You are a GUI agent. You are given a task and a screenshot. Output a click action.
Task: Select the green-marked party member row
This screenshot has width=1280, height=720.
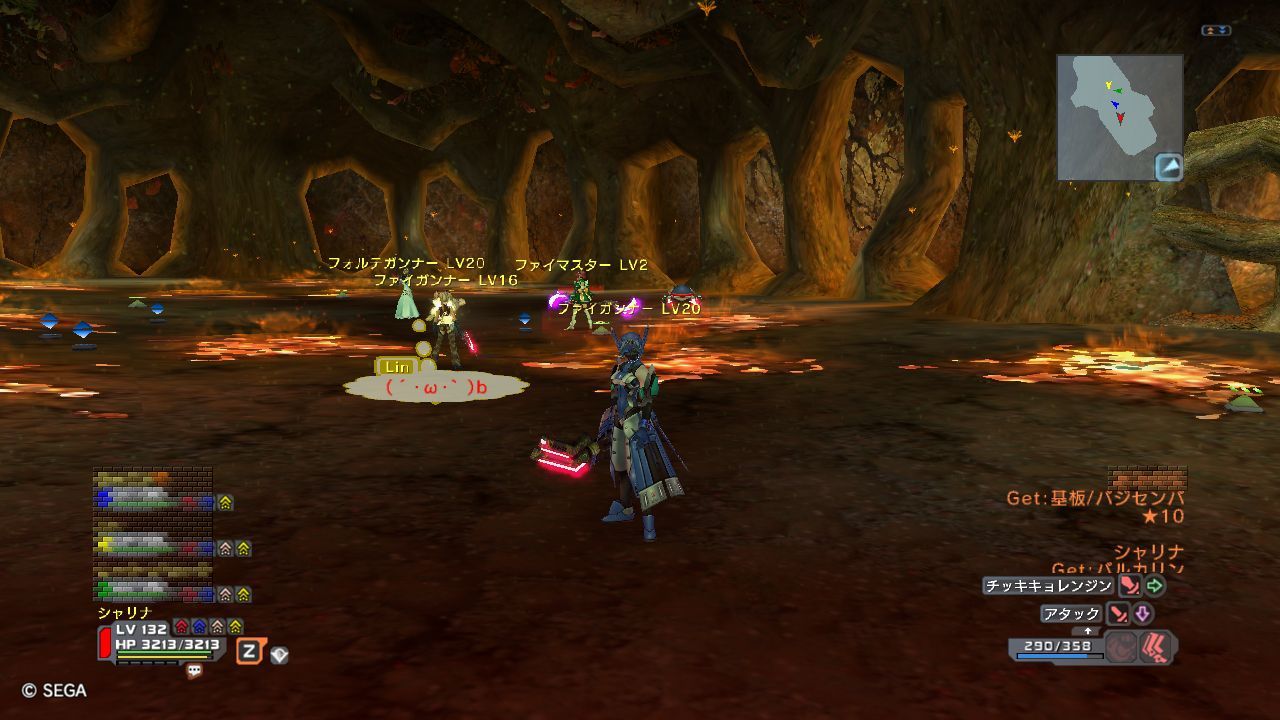[155, 592]
